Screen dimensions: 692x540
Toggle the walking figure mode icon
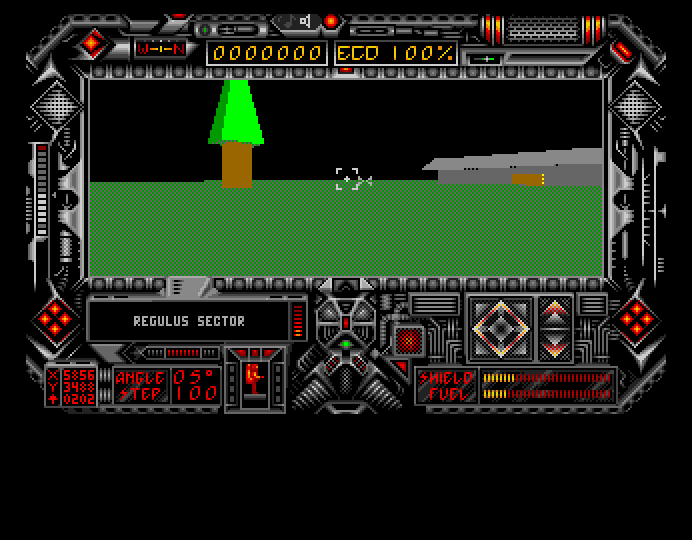coord(254,378)
